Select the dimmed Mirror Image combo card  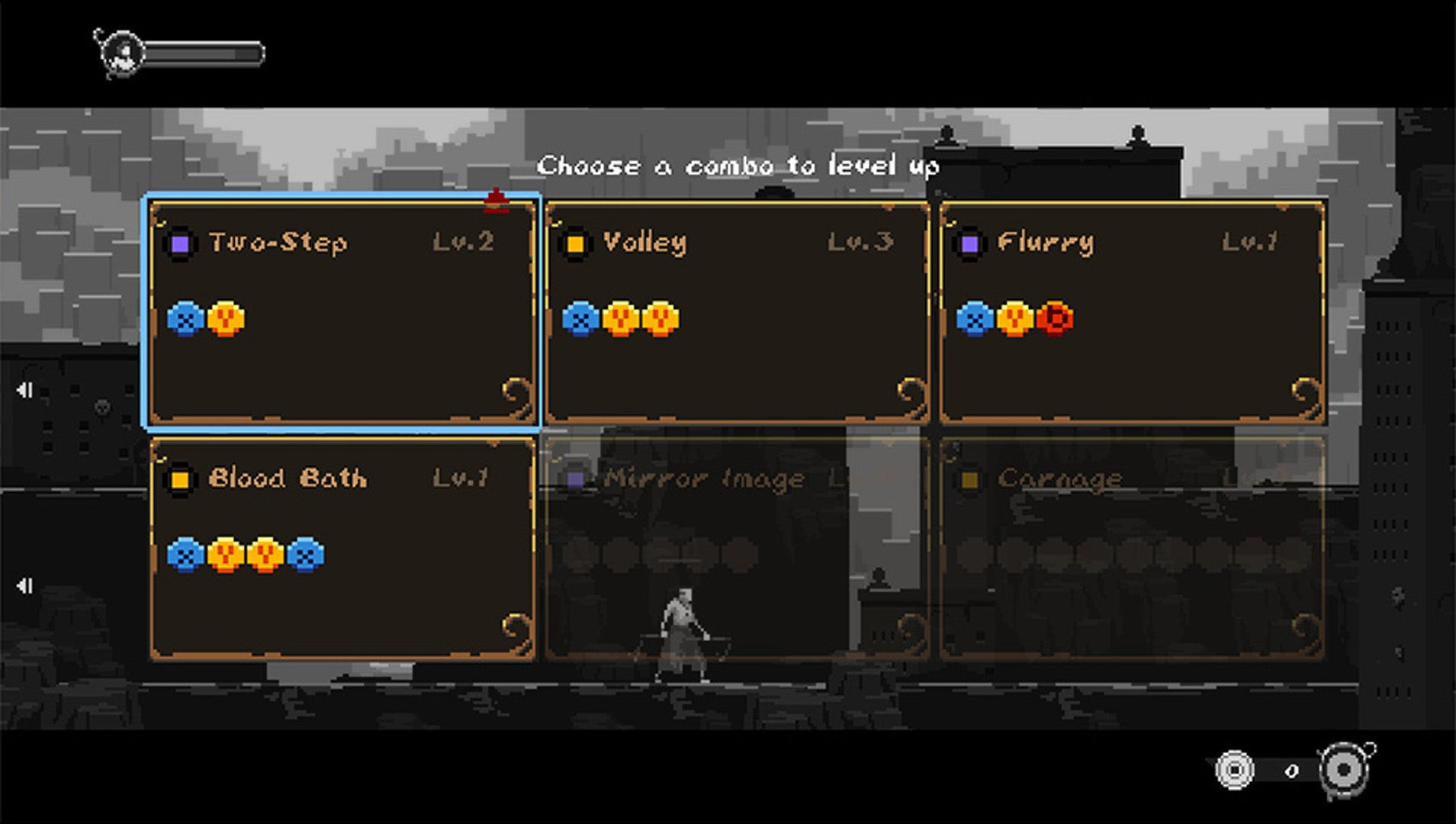[x=737, y=548]
